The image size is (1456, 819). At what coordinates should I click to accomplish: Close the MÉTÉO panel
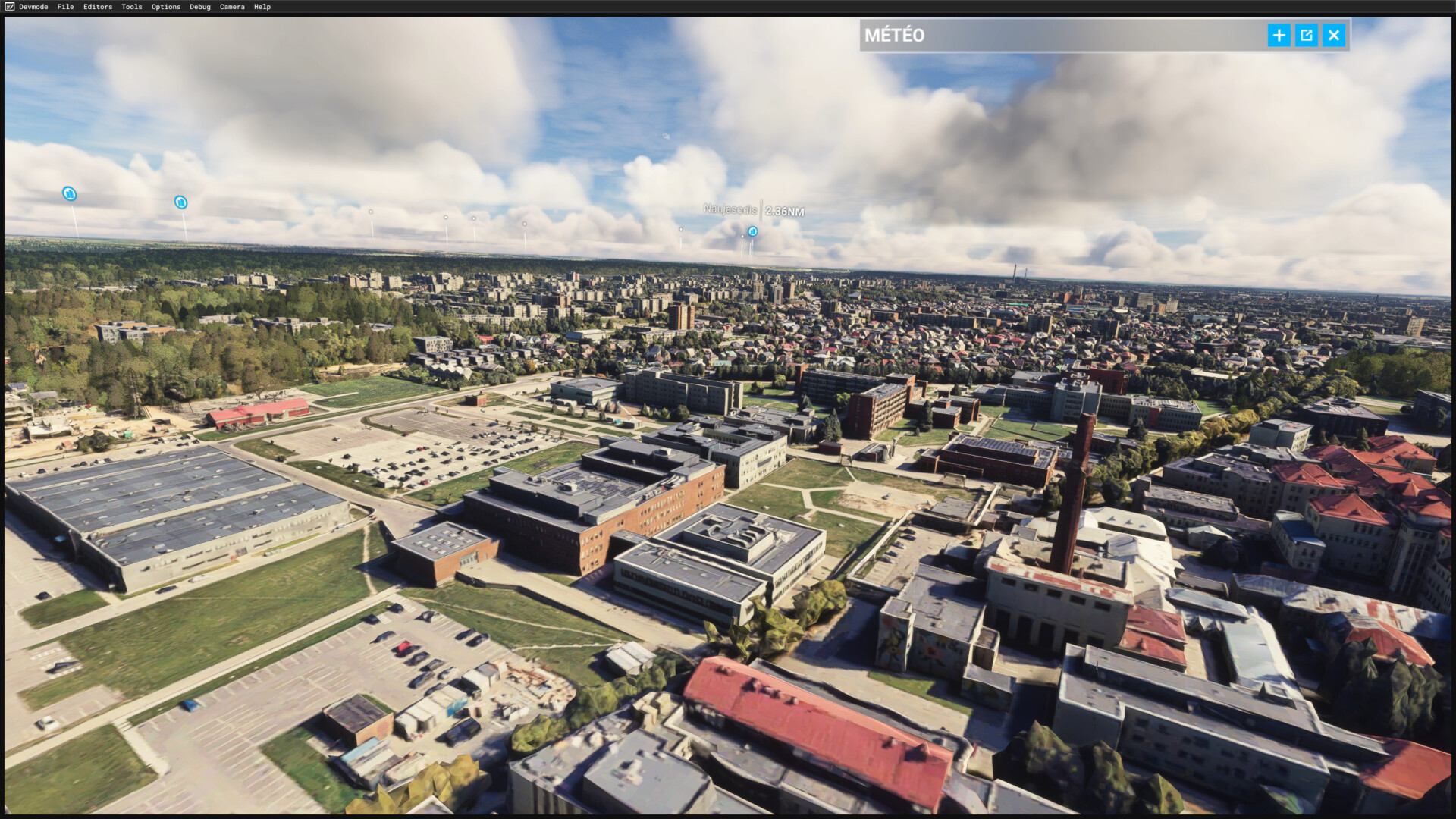tap(1334, 36)
